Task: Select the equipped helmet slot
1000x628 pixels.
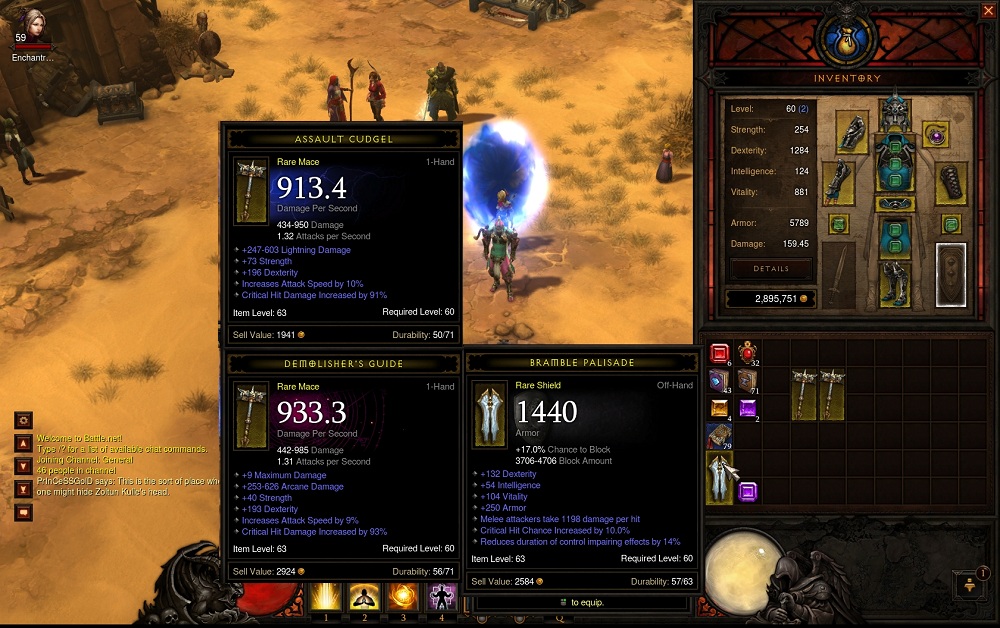Action: (894, 113)
